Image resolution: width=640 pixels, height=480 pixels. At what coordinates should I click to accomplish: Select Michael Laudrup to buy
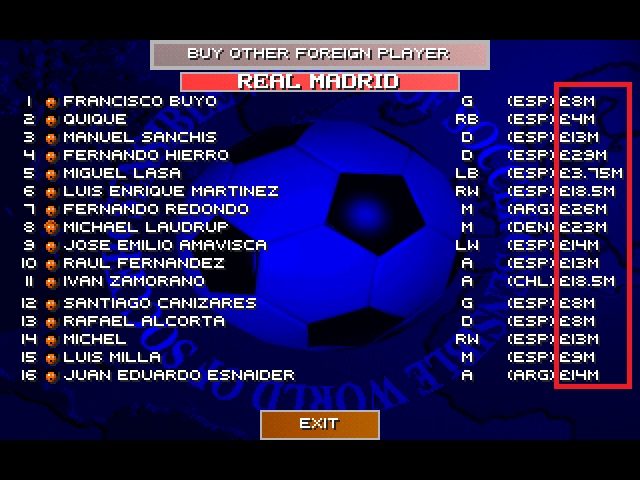click(x=145, y=227)
